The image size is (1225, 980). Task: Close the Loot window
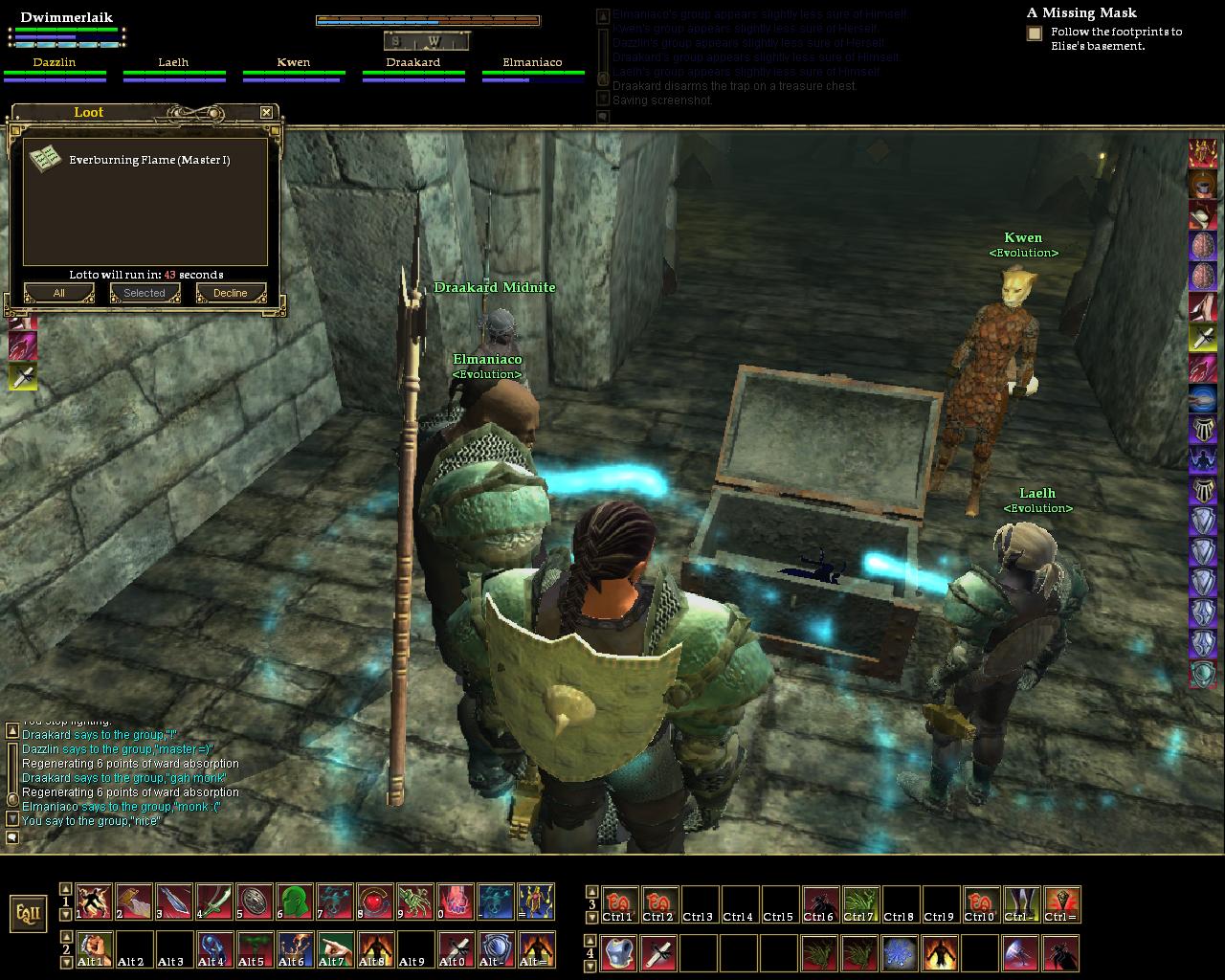pos(266,112)
